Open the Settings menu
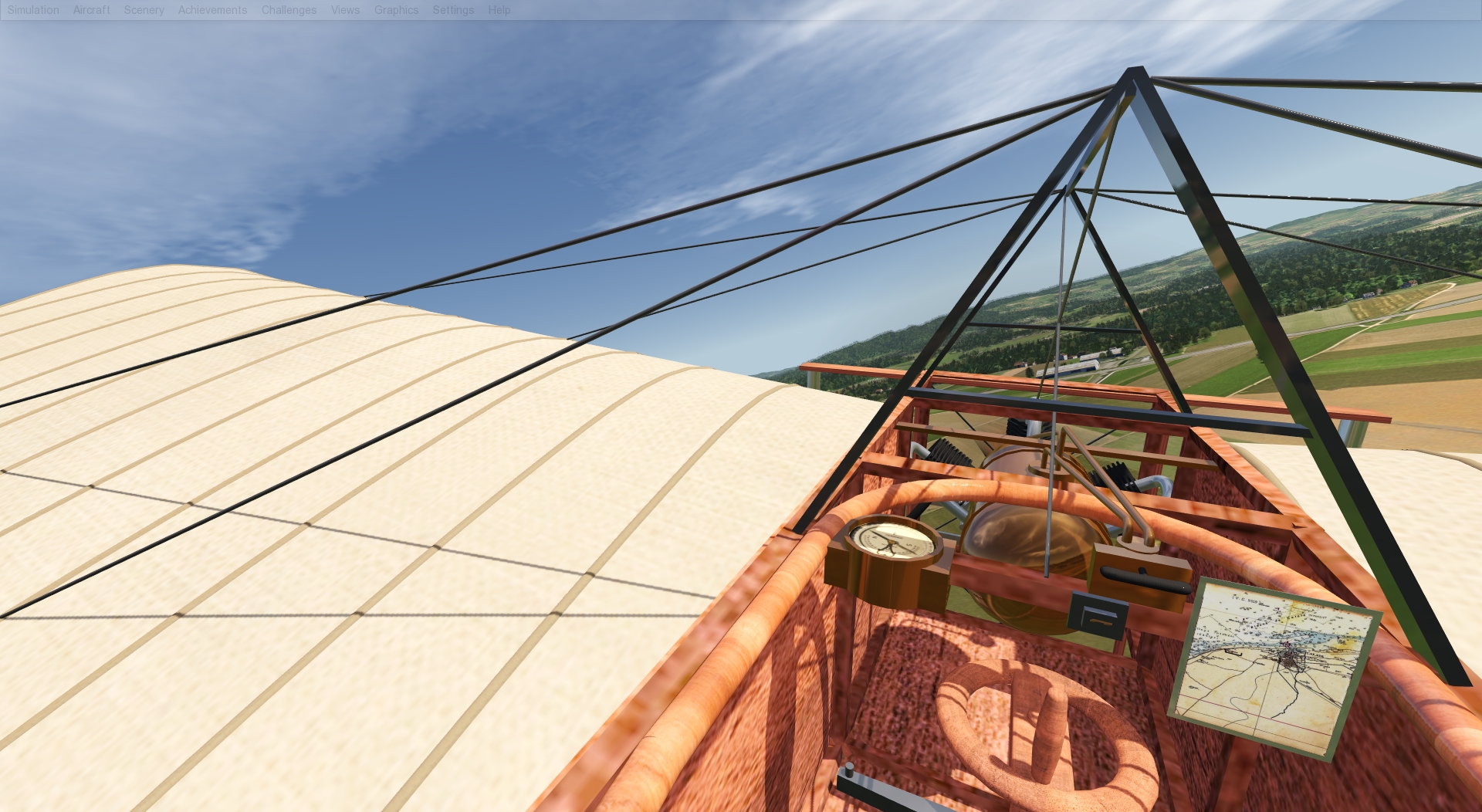This screenshot has height=812, width=1482. 452,10
